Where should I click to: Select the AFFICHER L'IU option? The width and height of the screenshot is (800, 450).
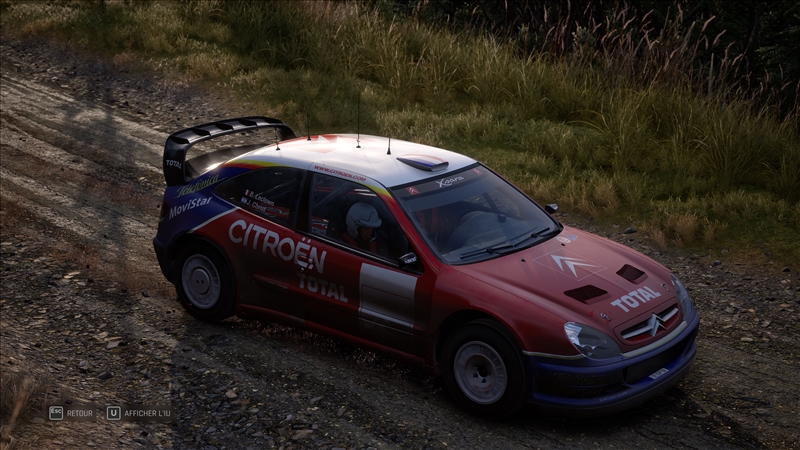click(x=138, y=412)
